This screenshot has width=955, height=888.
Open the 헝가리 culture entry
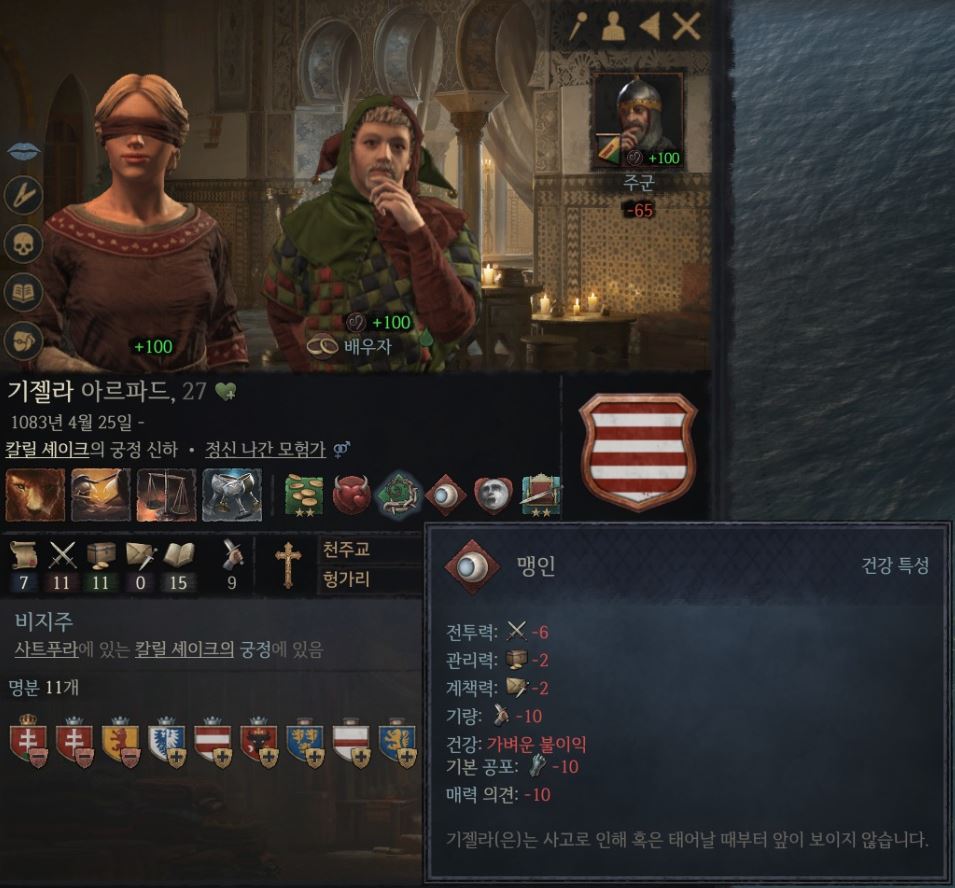coord(347,579)
